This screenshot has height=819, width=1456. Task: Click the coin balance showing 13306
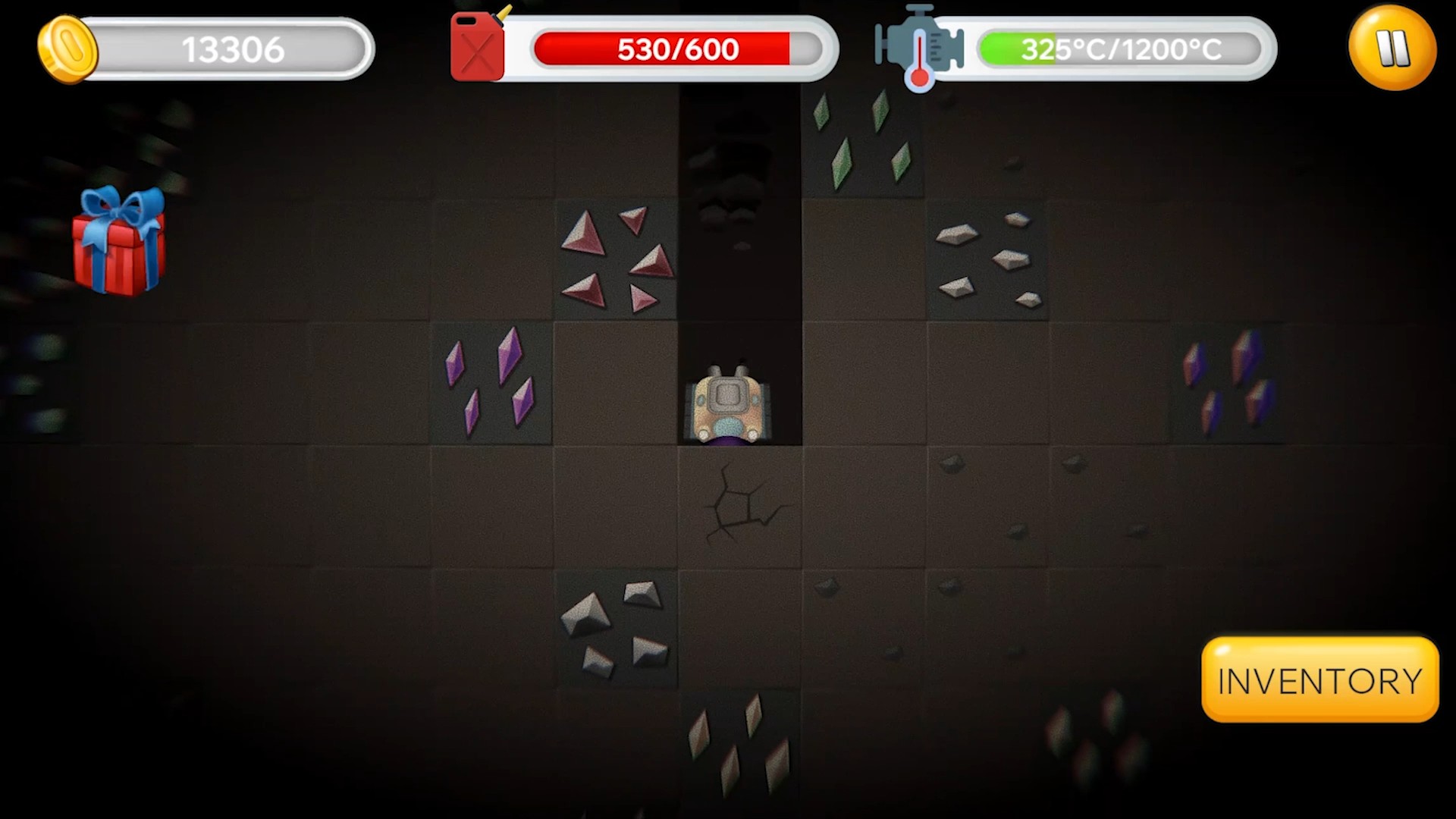click(231, 48)
